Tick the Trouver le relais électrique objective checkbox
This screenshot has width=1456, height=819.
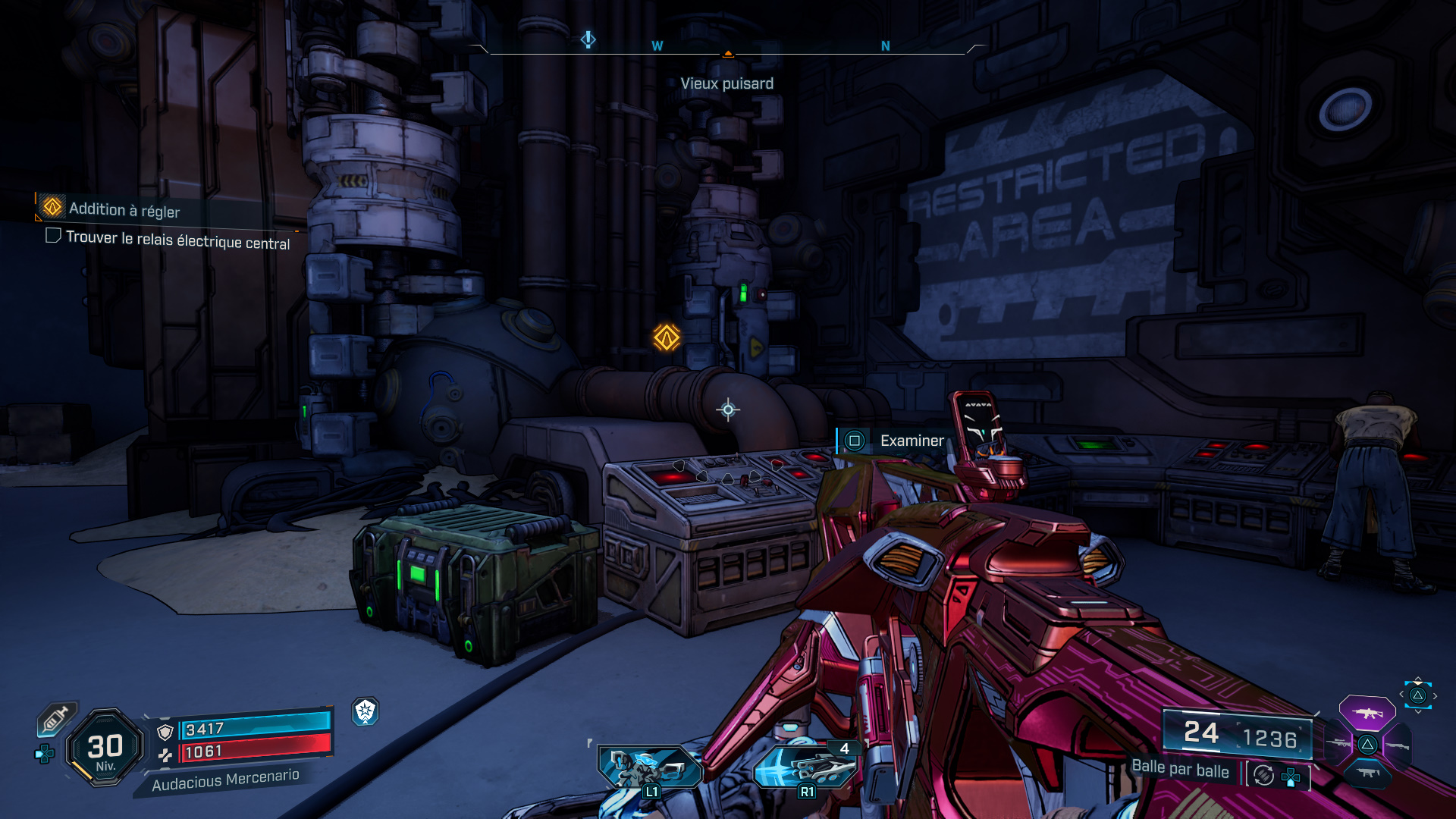[x=53, y=236]
